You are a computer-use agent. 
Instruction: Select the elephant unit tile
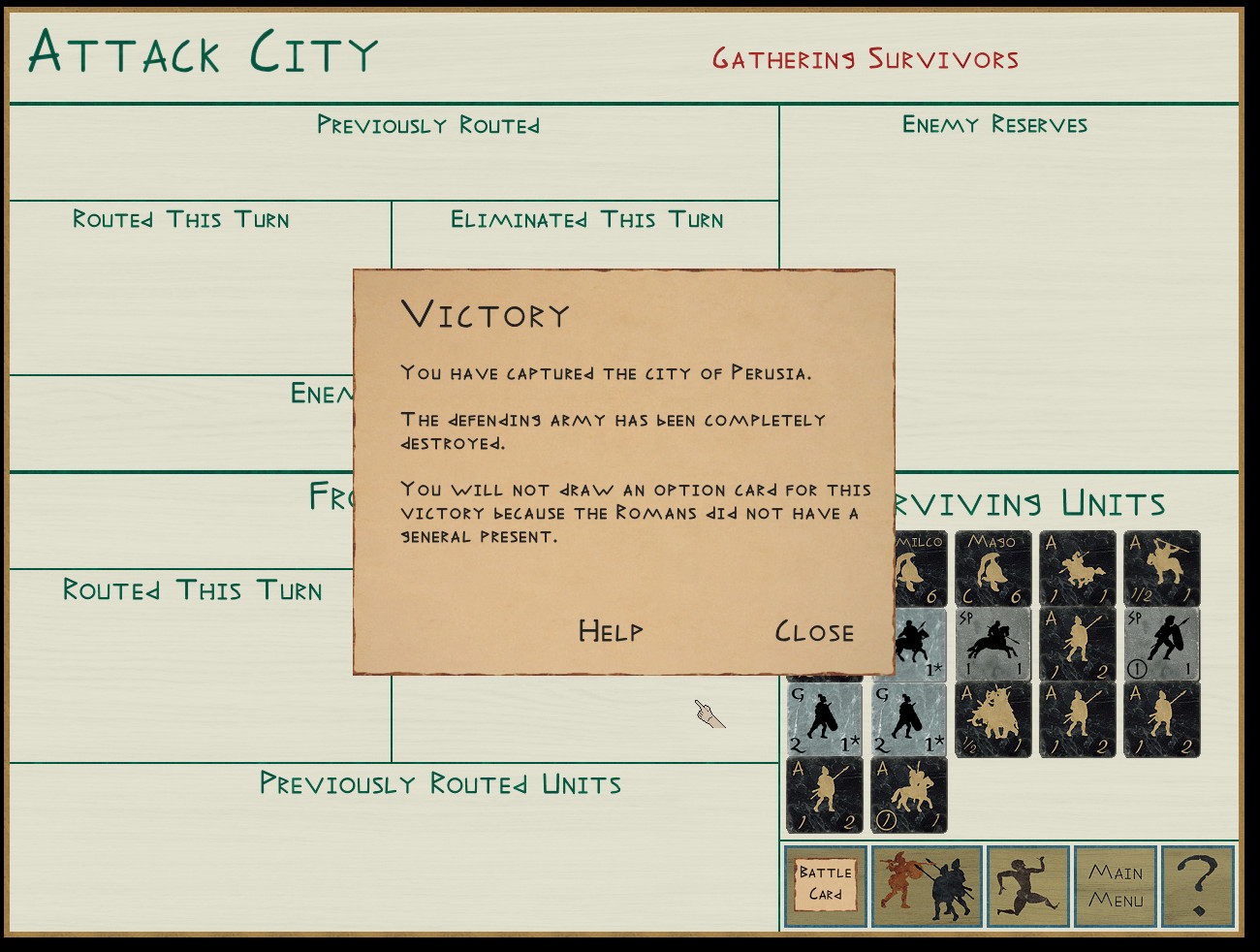coord(993,719)
